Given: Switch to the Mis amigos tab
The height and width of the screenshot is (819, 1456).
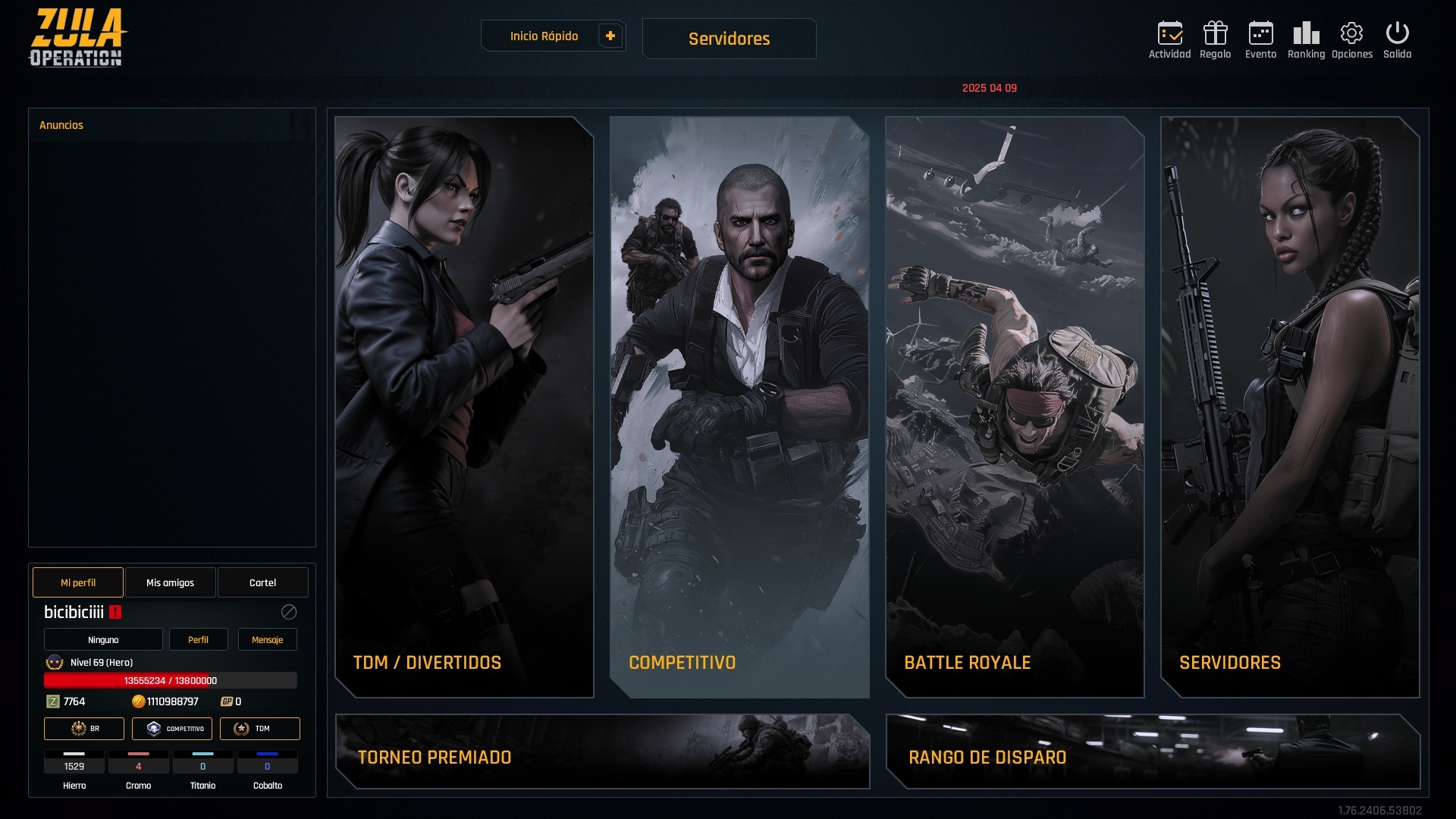Looking at the screenshot, I should tap(170, 582).
